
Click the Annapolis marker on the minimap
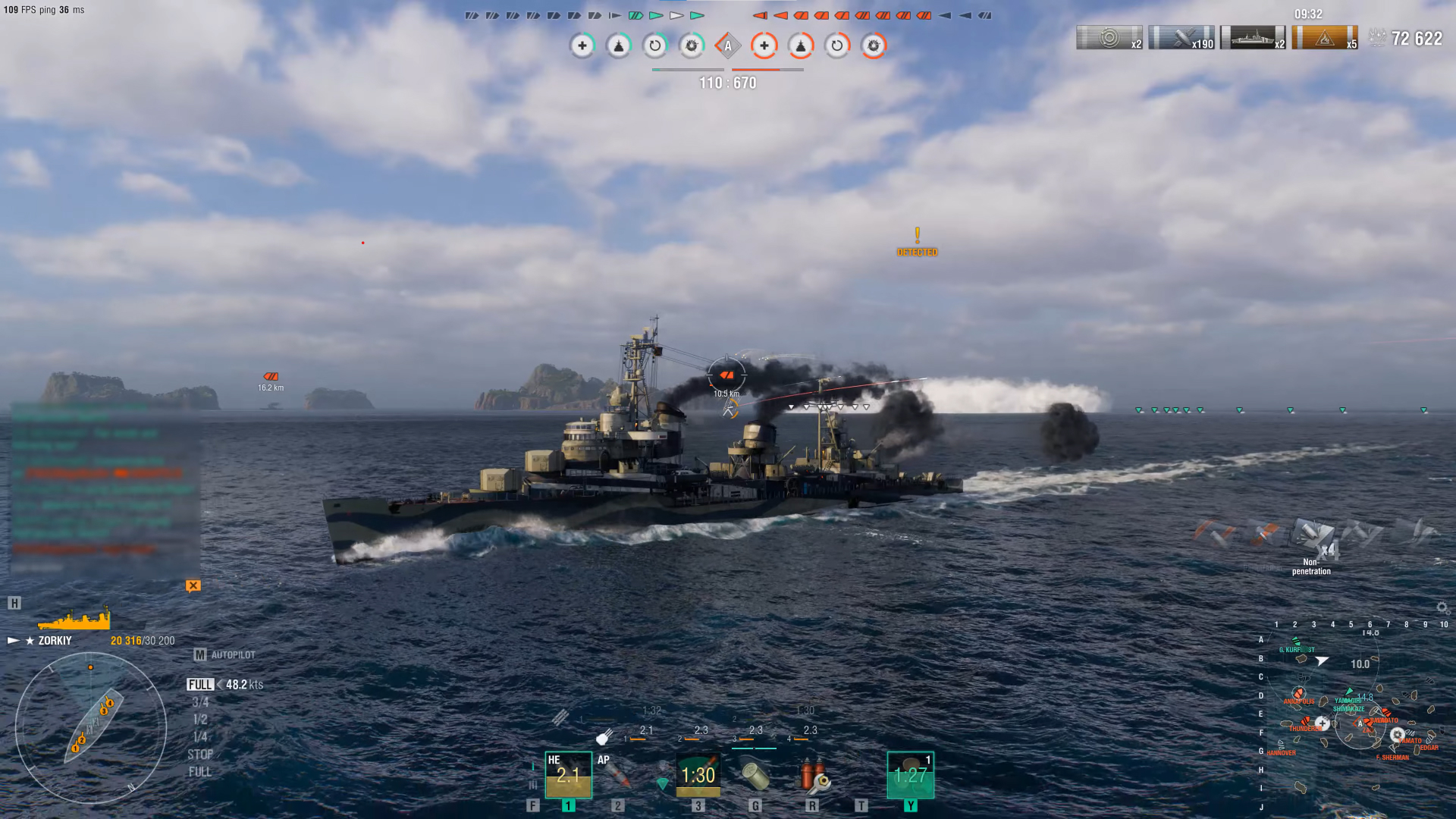1298,694
